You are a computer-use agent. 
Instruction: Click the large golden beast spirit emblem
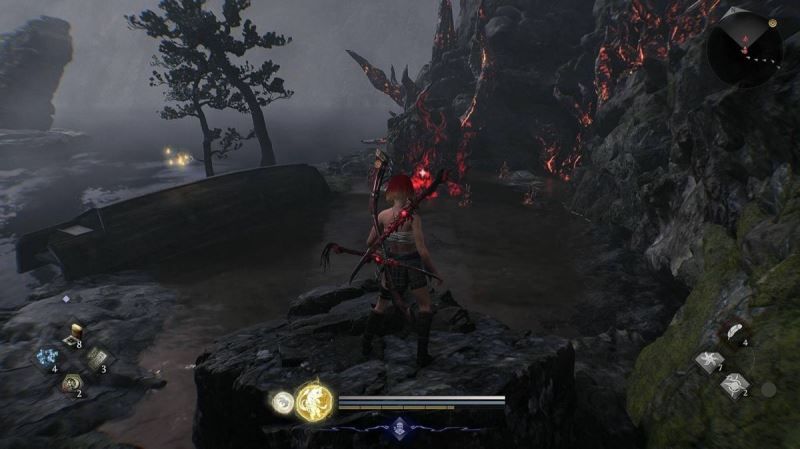(314, 401)
